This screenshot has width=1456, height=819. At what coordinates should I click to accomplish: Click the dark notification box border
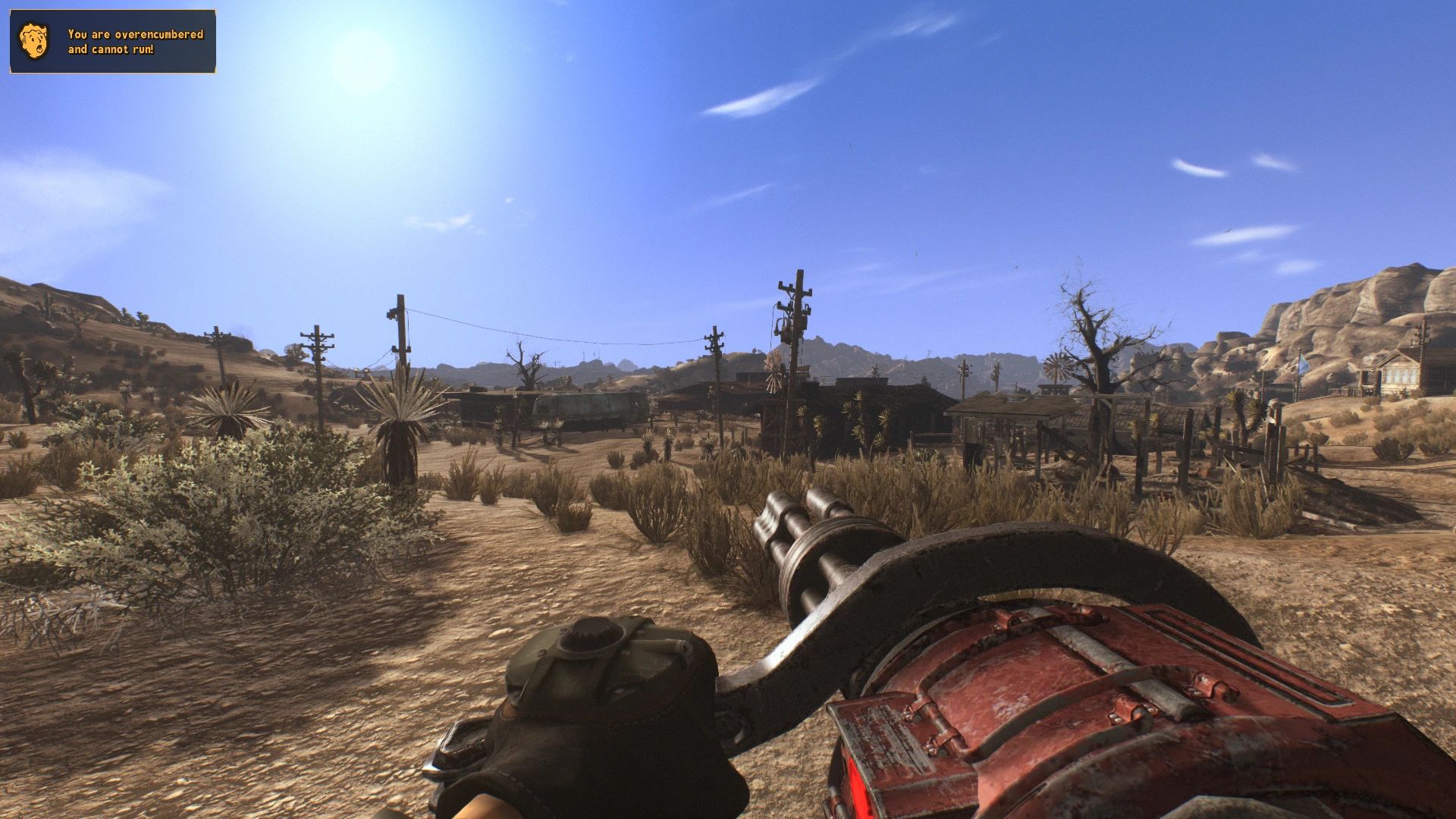114,11
